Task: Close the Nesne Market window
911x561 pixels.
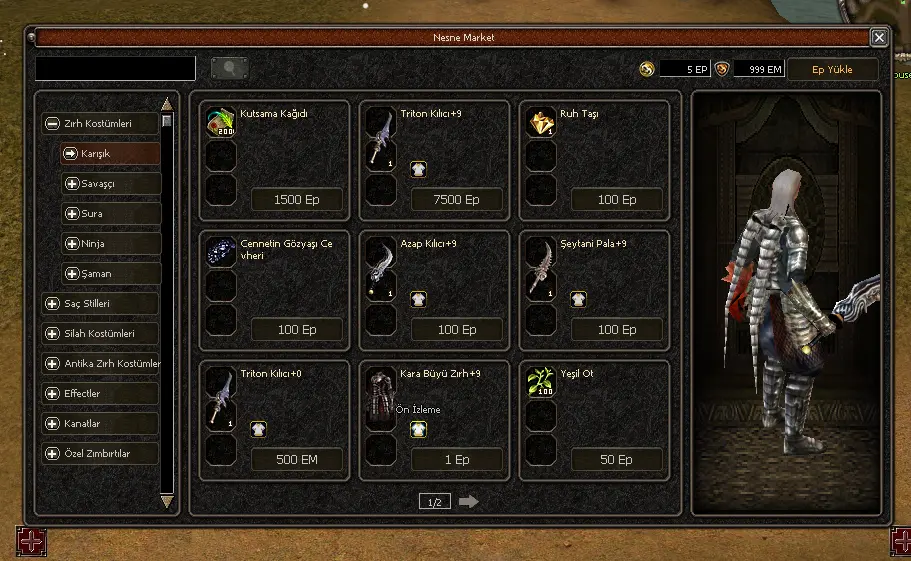Action: point(879,37)
